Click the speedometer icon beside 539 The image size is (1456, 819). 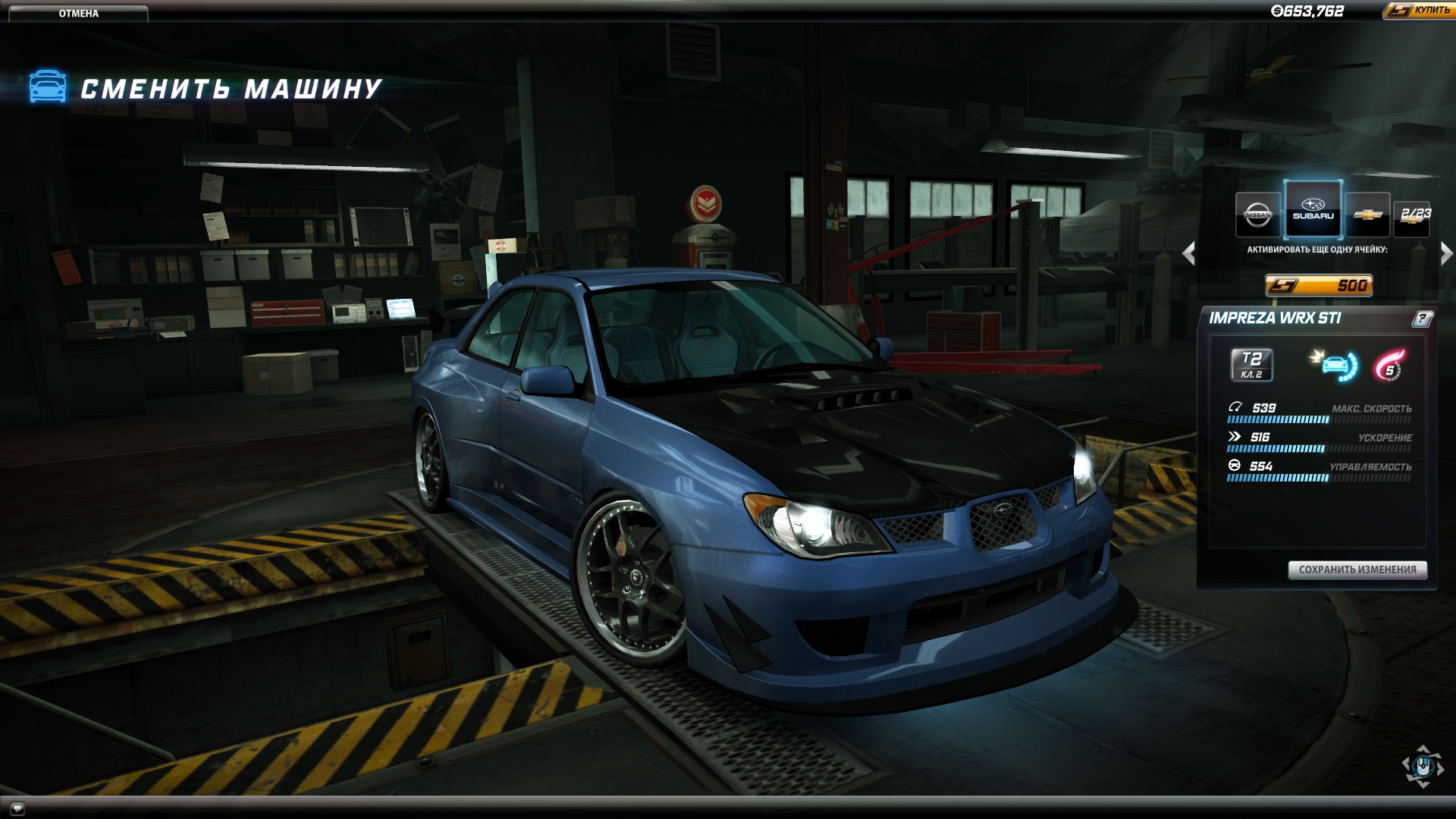(x=1235, y=407)
